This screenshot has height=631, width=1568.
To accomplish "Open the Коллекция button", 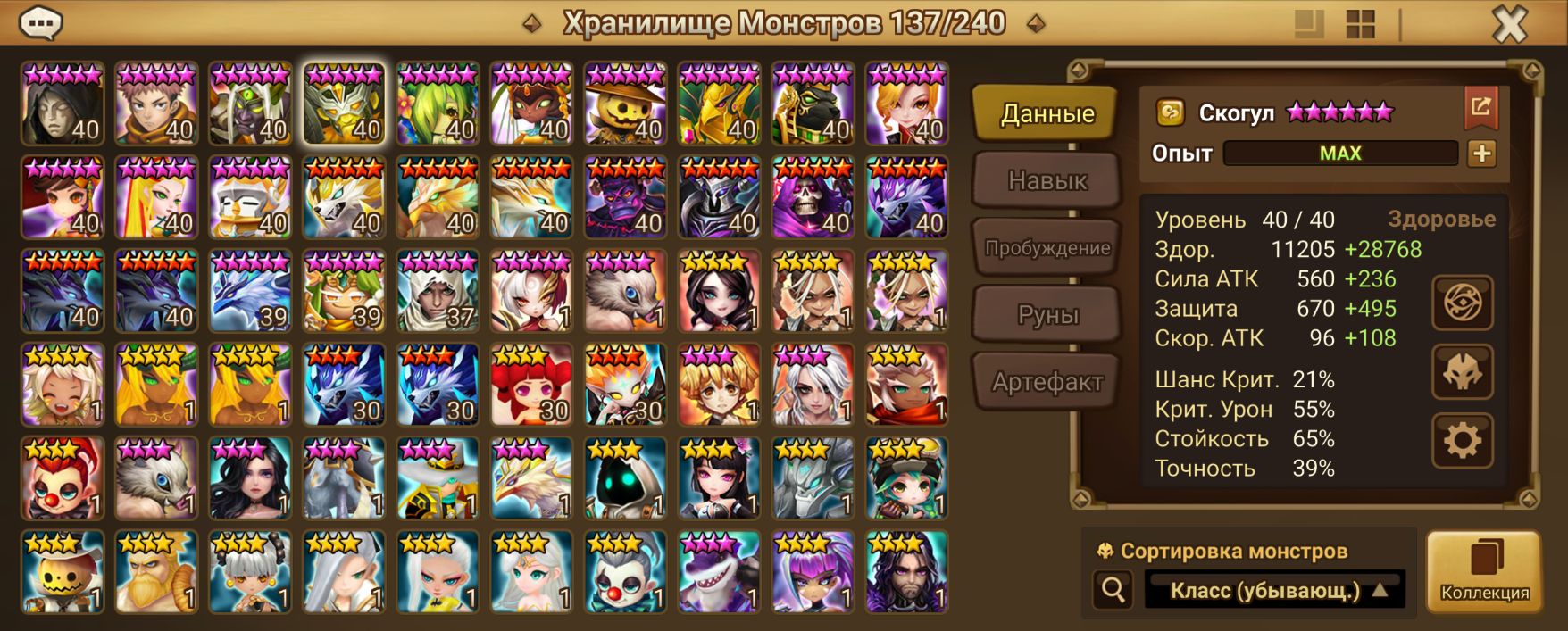I will click(x=1484, y=571).
